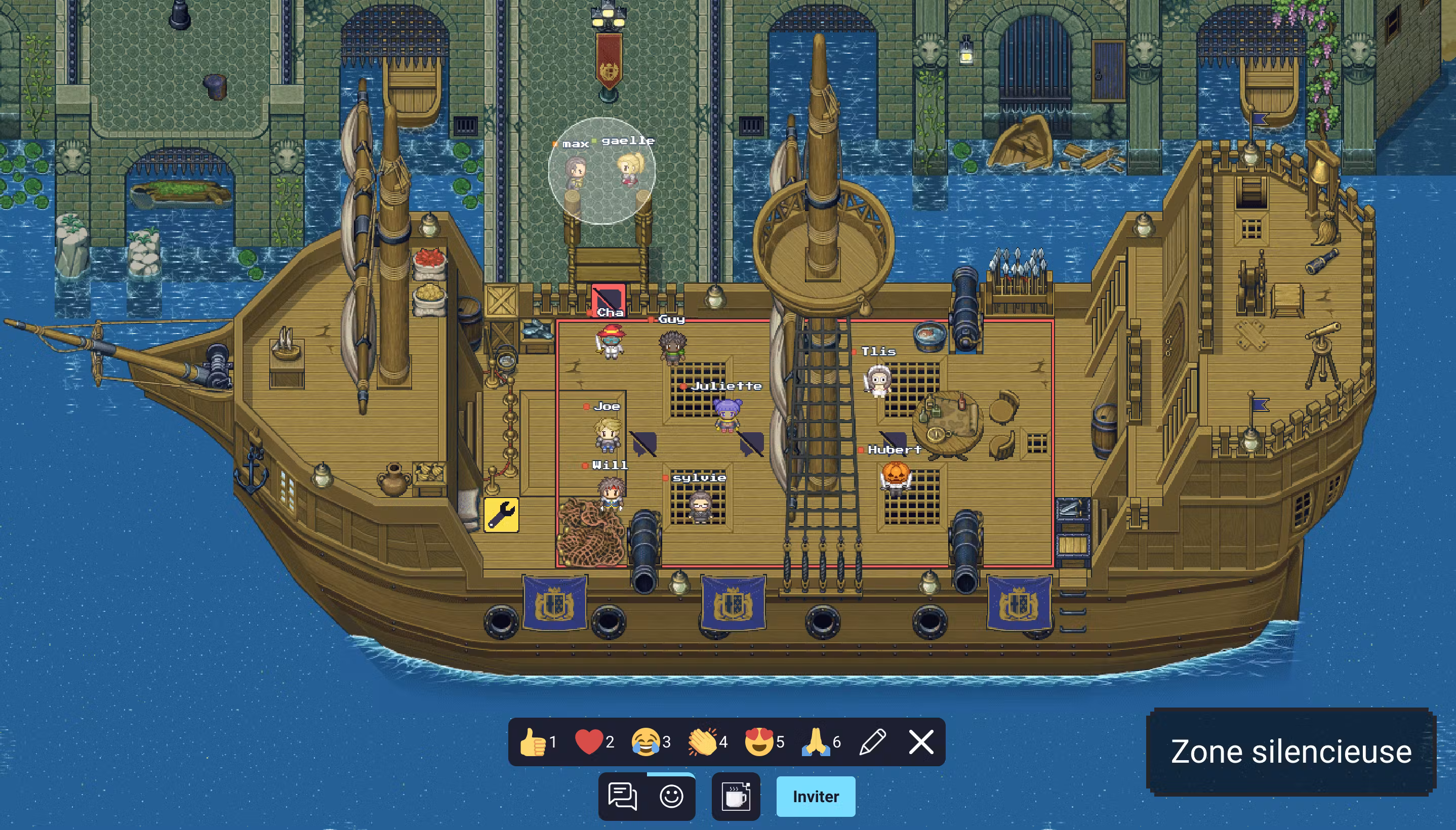Edit emoji shortcuts with the pencil

872,742
